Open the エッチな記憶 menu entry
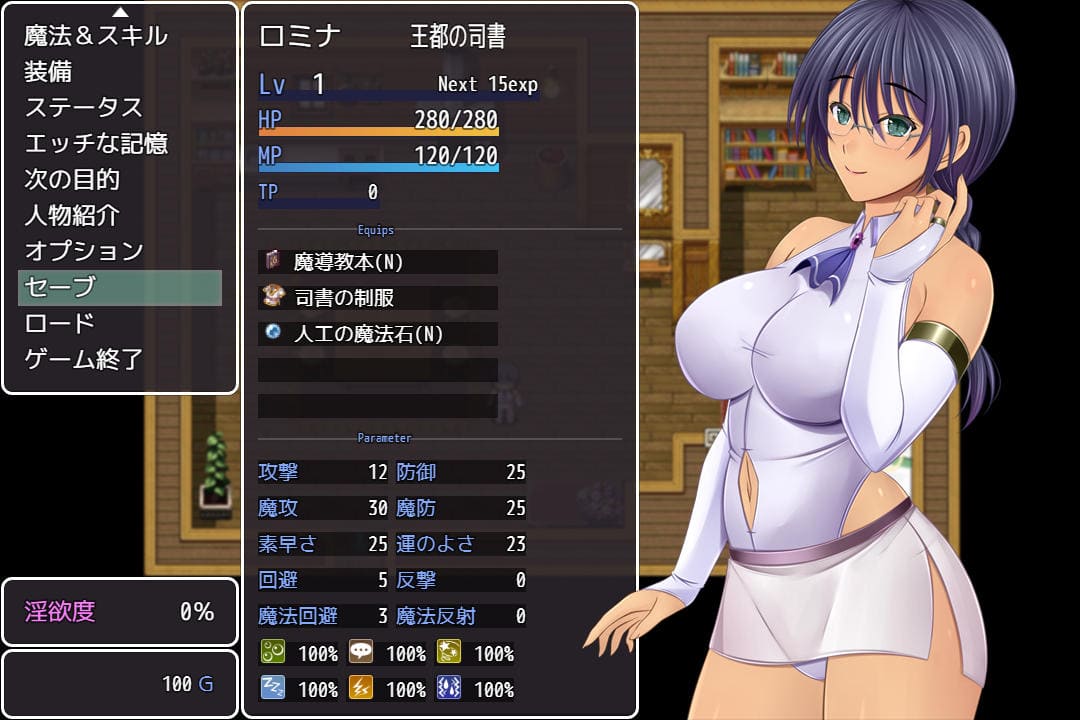 pos(96,144)
